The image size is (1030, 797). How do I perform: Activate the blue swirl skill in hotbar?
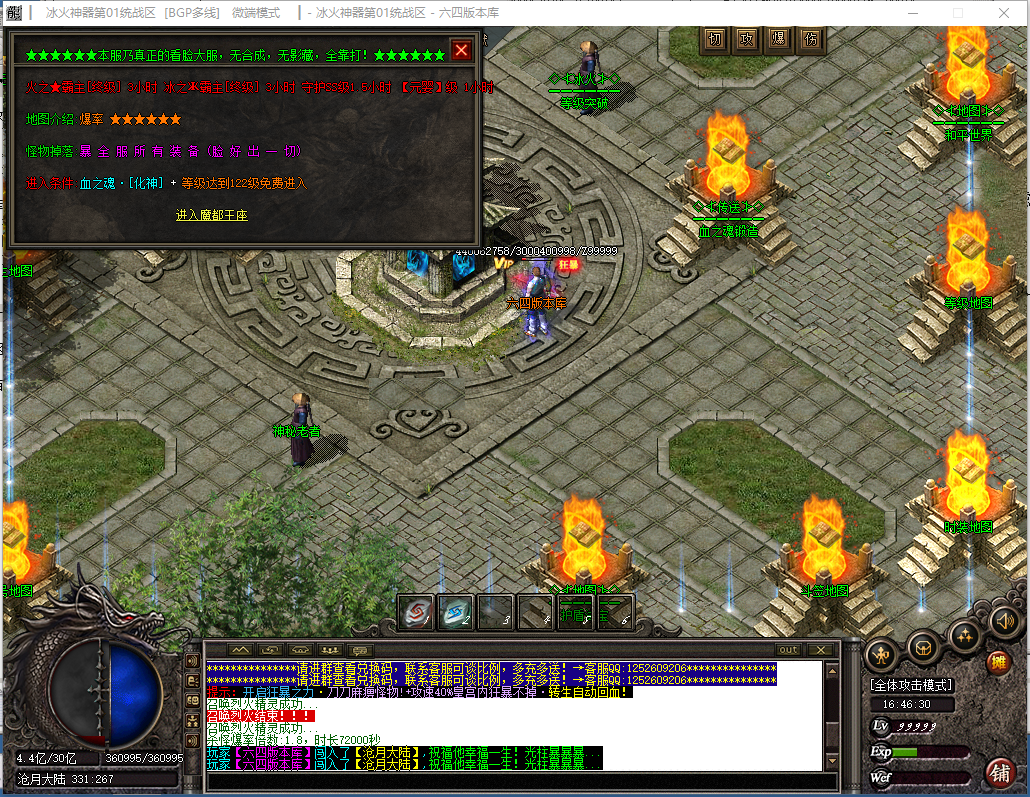coord(456,612)
